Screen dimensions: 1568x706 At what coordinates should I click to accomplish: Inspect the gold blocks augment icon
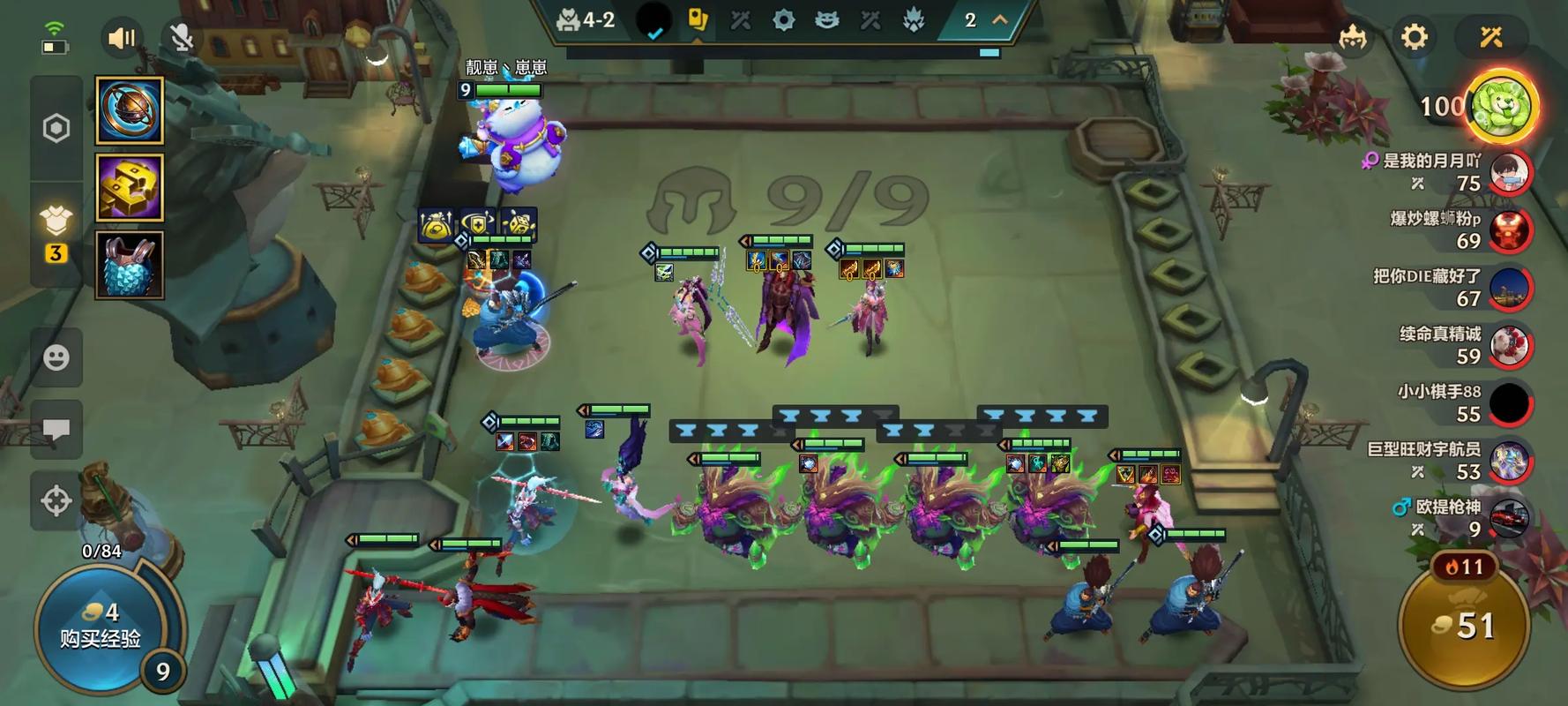[x=130, y=187]
